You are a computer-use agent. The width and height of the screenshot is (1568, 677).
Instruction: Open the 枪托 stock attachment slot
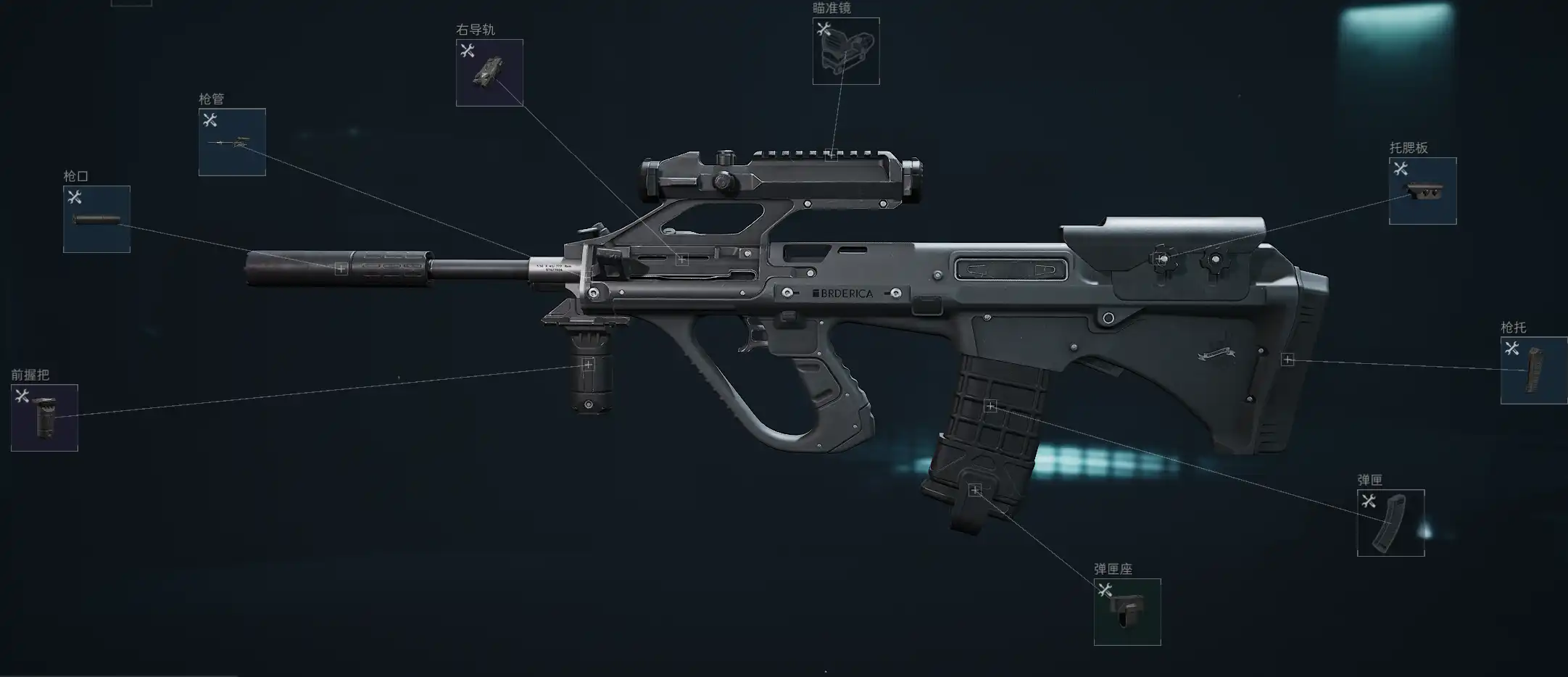[1533, 370]
